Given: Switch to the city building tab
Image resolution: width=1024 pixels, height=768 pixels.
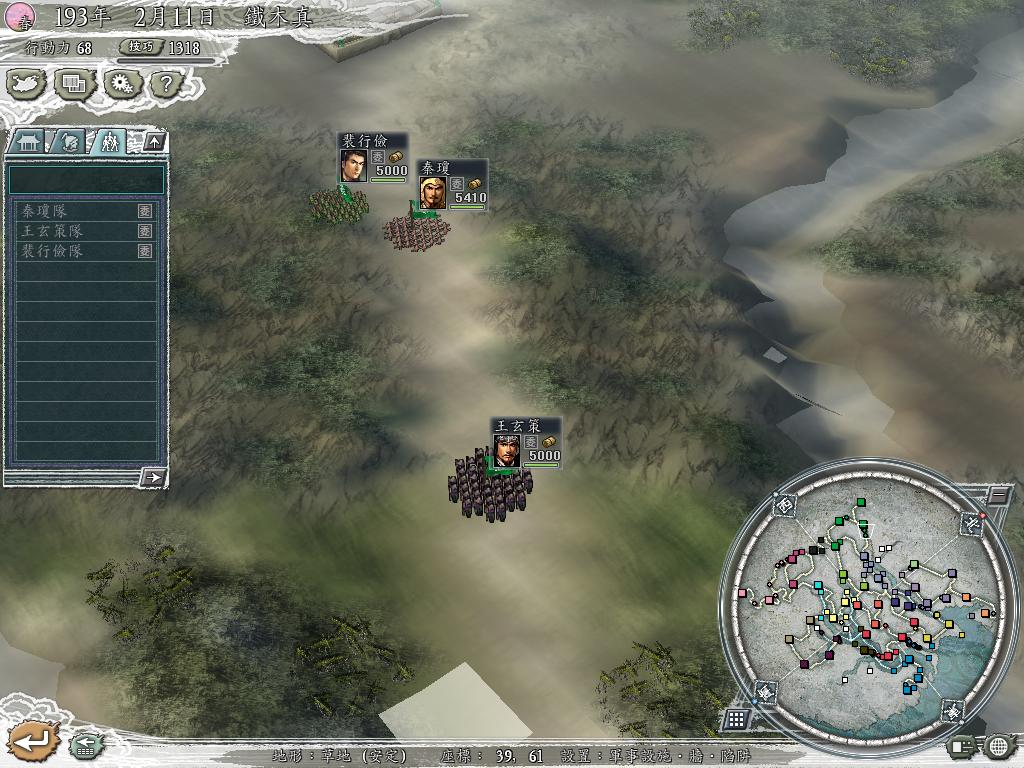Looking at the screenshot, I should [27, 142].
